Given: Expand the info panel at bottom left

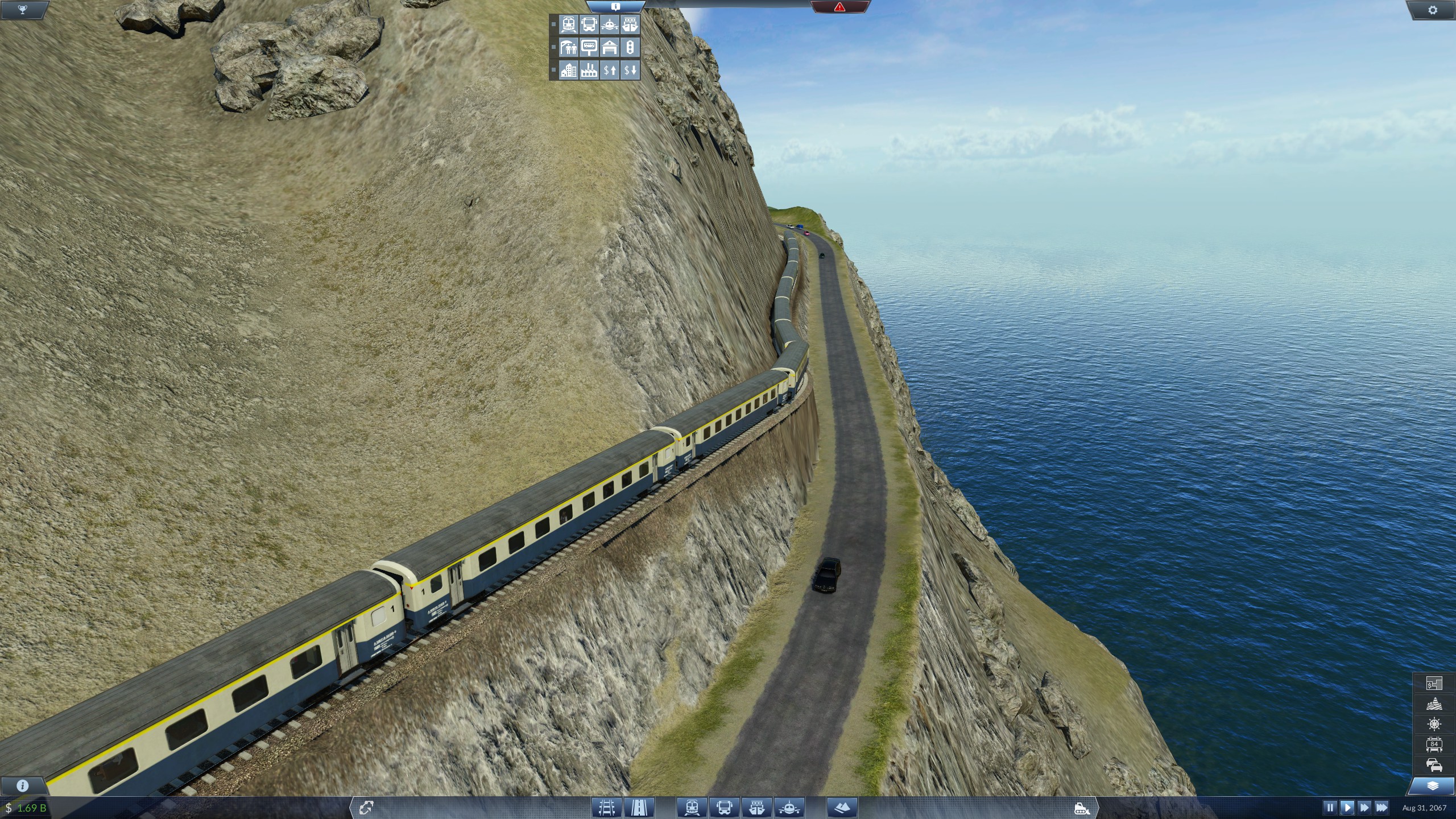Looking at the screenshot, I should click(22, 785).
